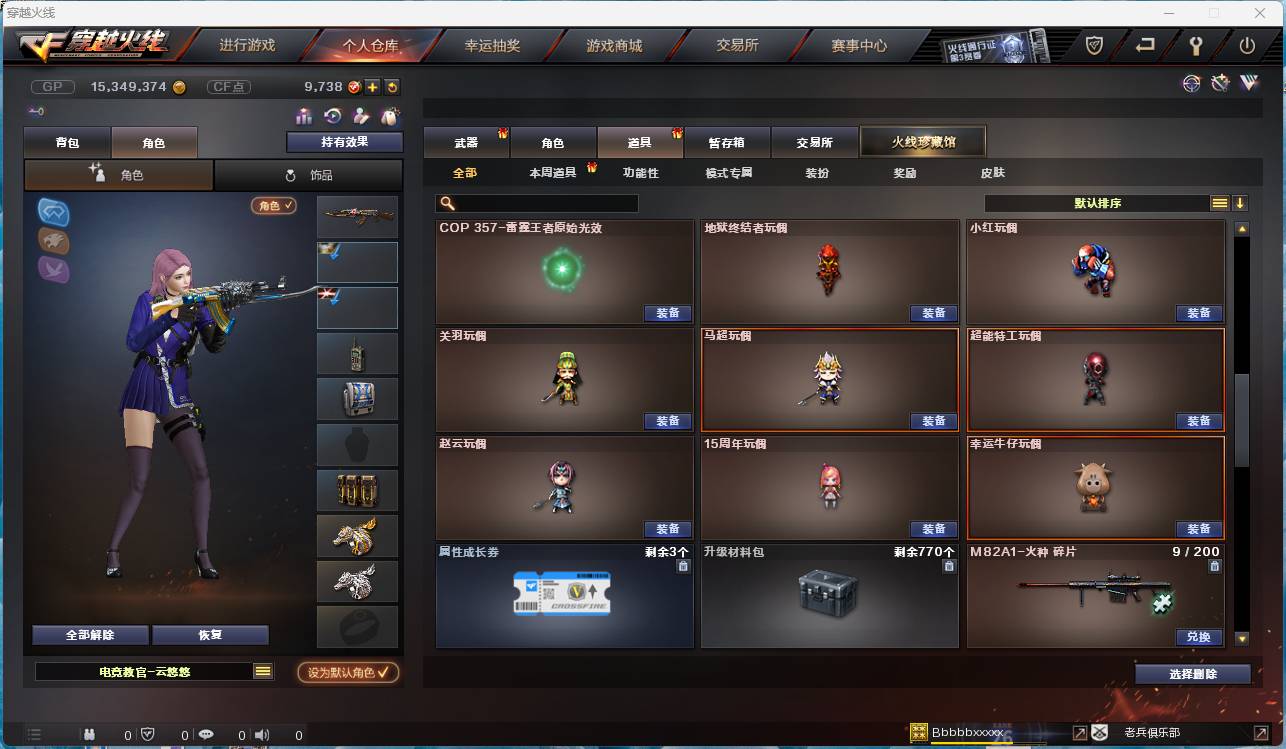Screen dimensions: 1286x749
Task: Click the refresh icon beside CF点 balance
Action: [x=392, y=87]
